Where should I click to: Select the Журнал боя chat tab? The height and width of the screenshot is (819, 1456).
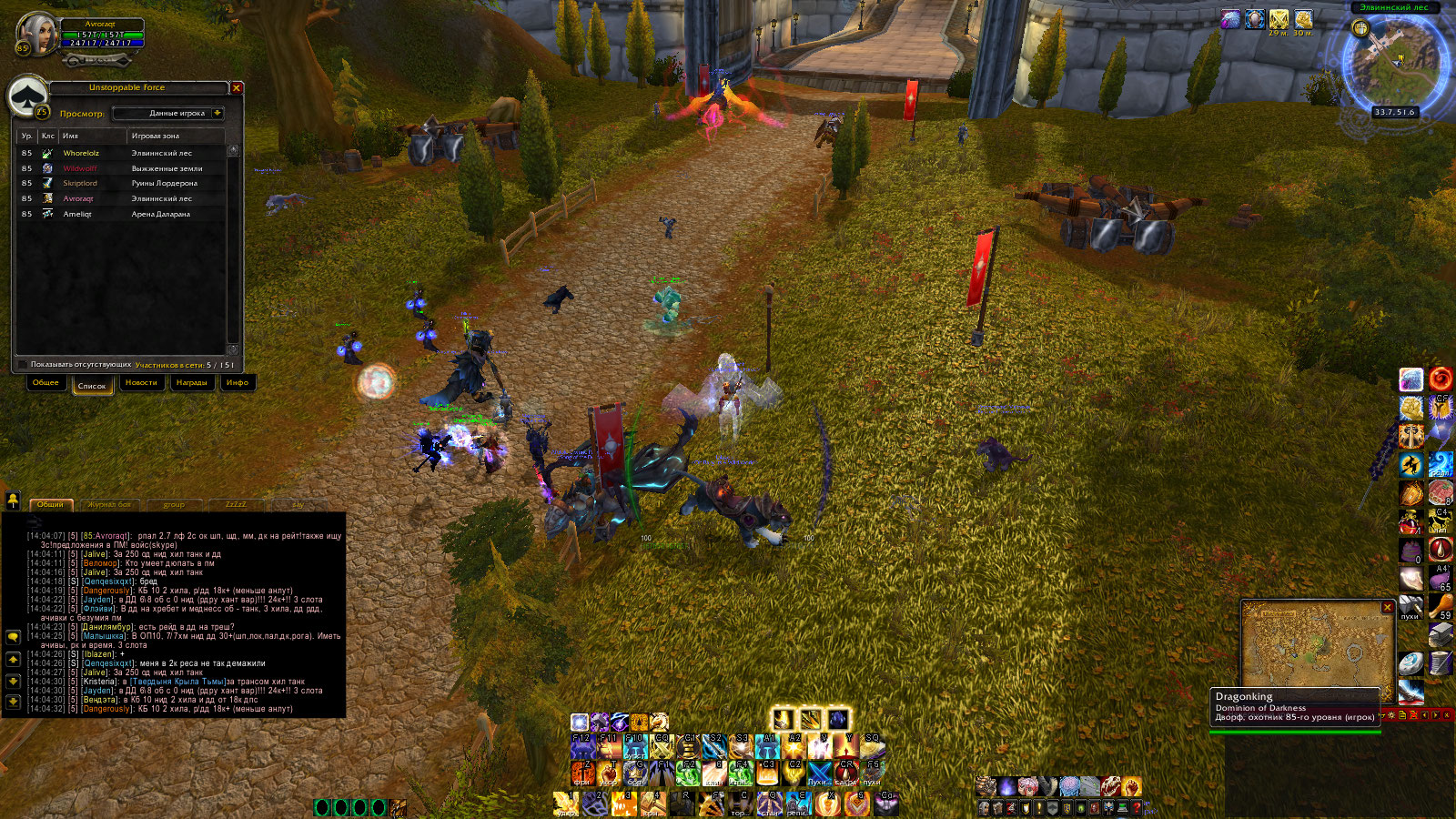click(x=109, y=504)
